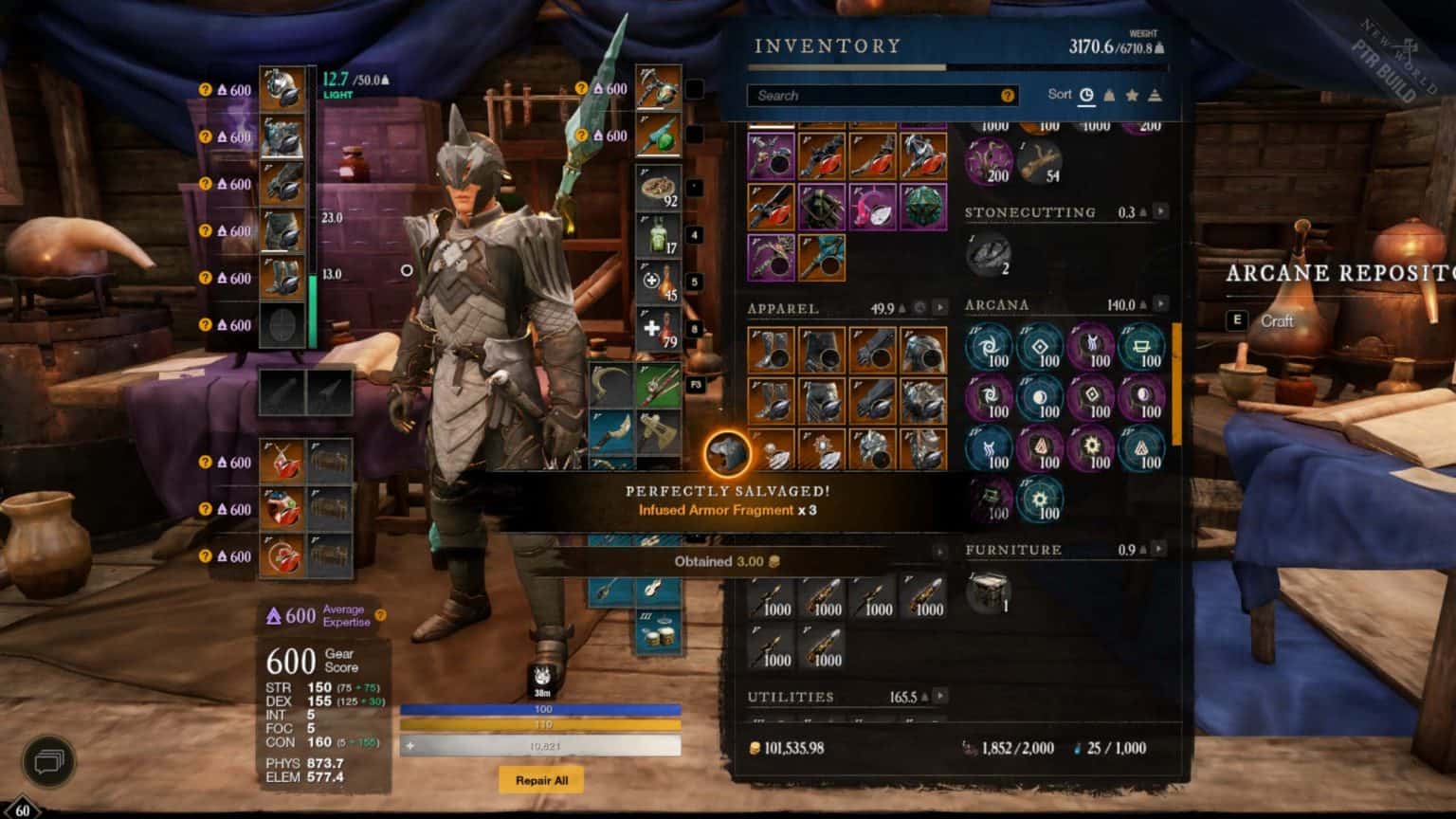Image resolution: width=1456 pixels, height=819 pixels.
Task: Open the chat bubble icon bottom left
Action: pyautogui.click(x=51, y=760)
